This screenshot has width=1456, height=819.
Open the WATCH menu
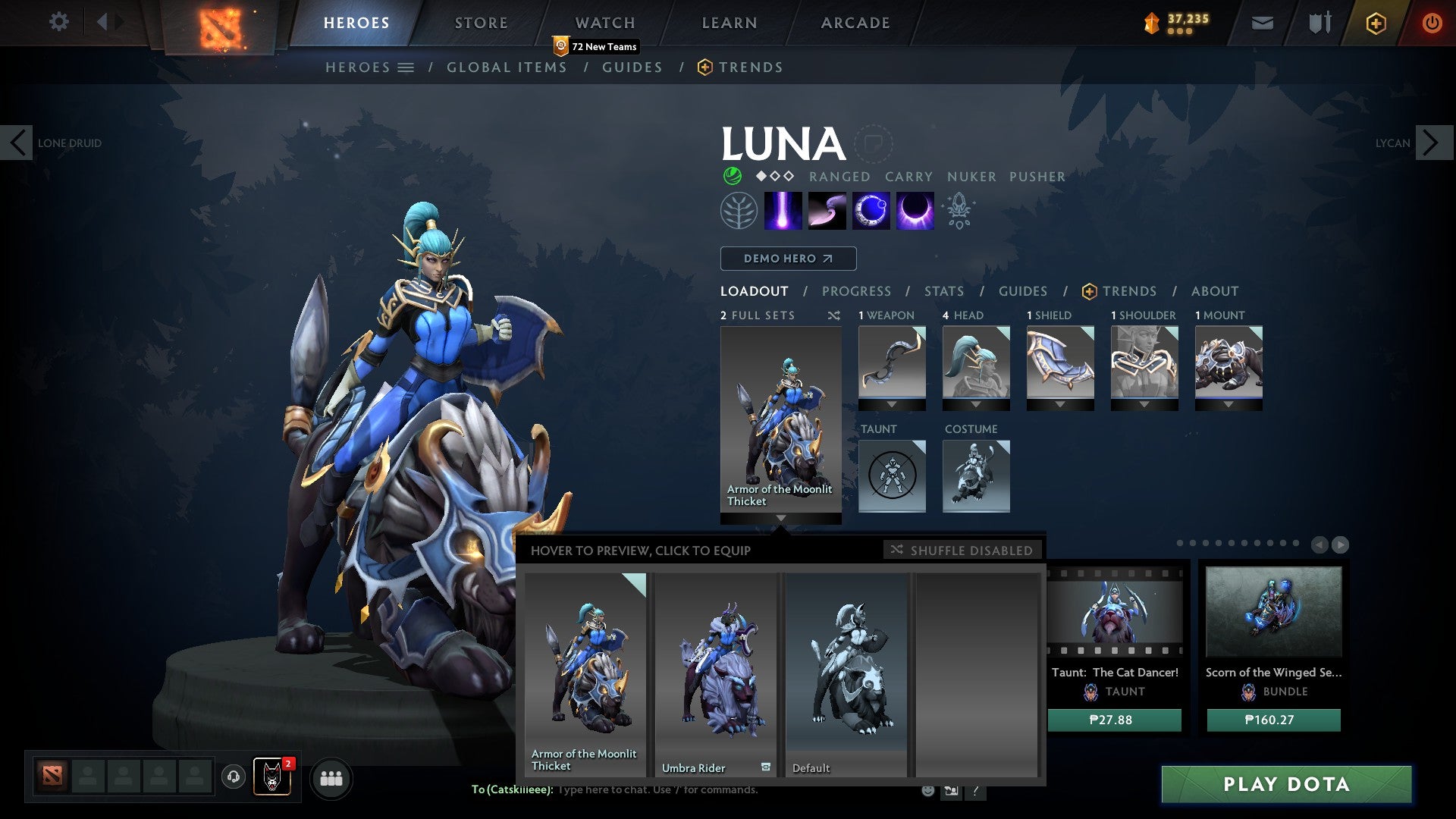604,23
